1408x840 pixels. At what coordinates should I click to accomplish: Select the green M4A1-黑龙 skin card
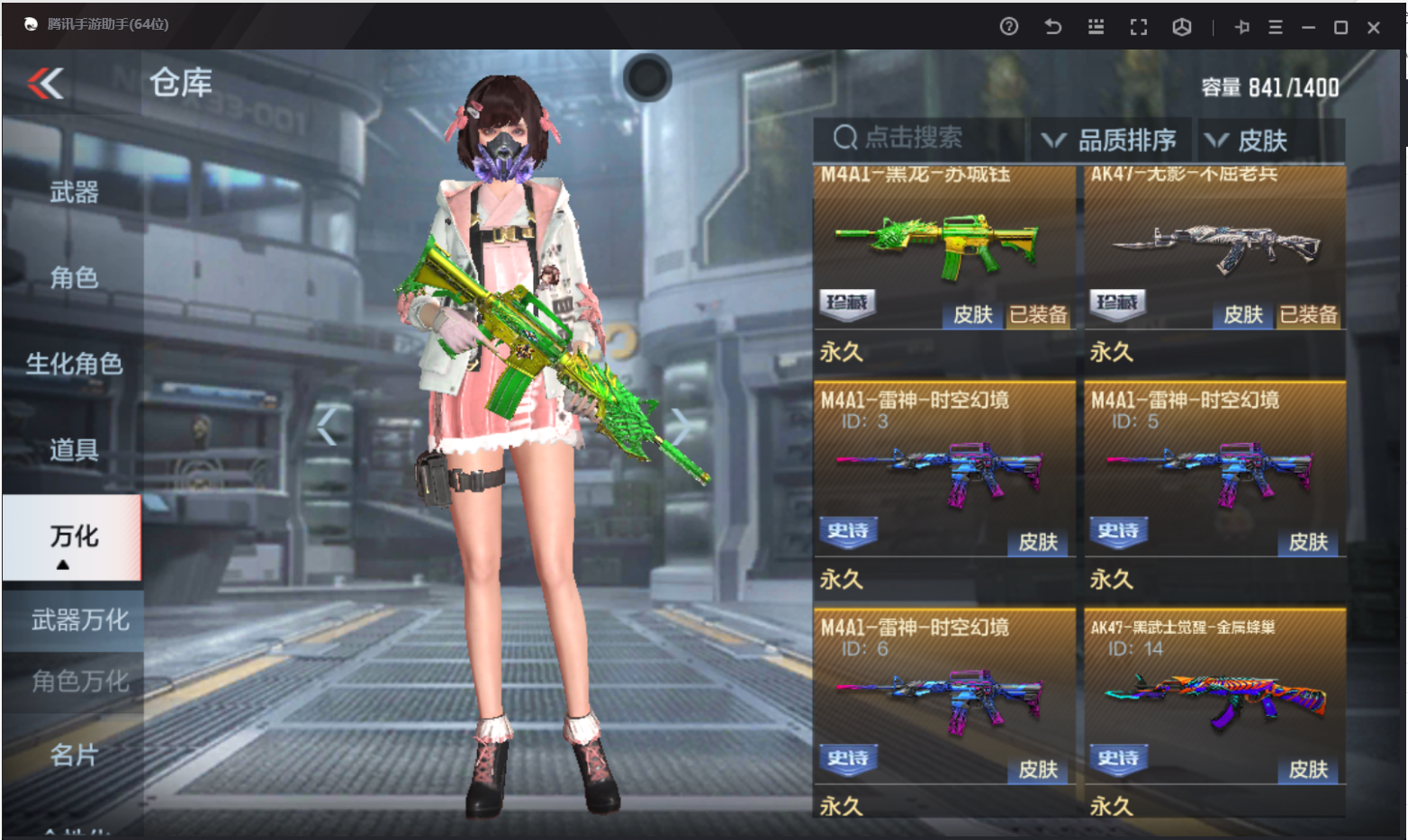click(x=943, y=252)
